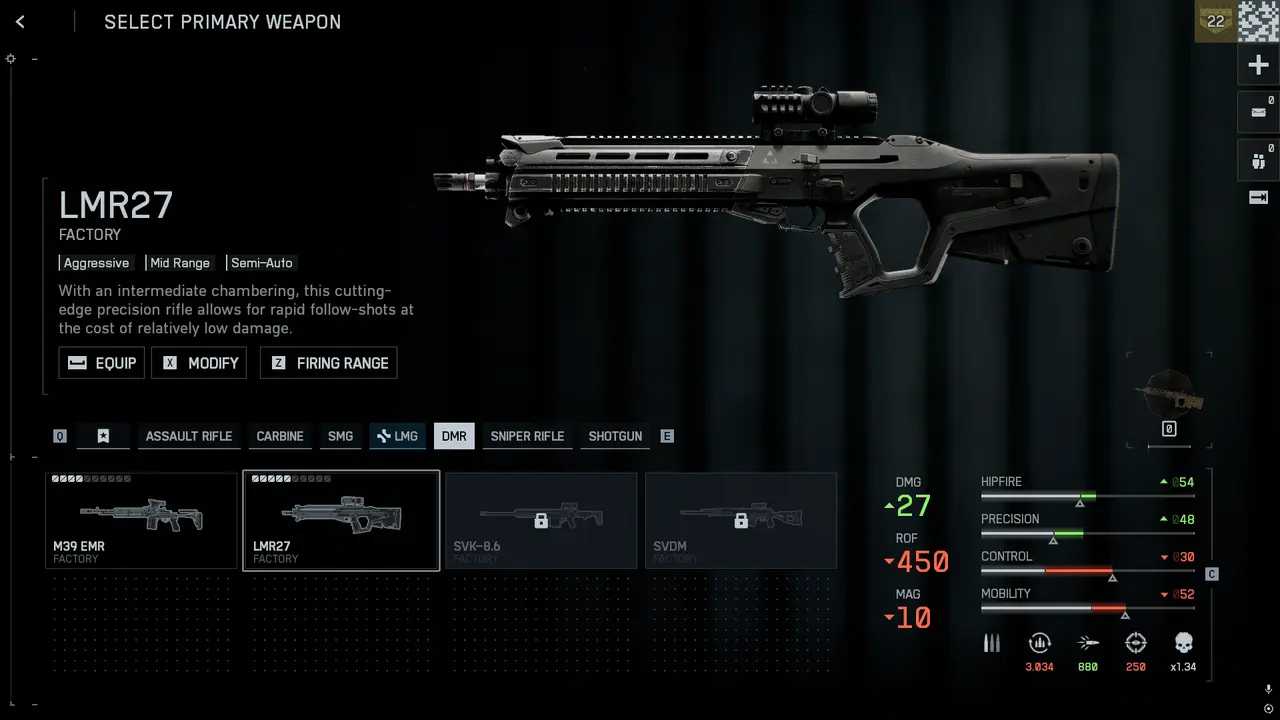The height and width of the screenshot is (720, 1280).
Task: Open the Modify weapon option
Action: (199, 363)
